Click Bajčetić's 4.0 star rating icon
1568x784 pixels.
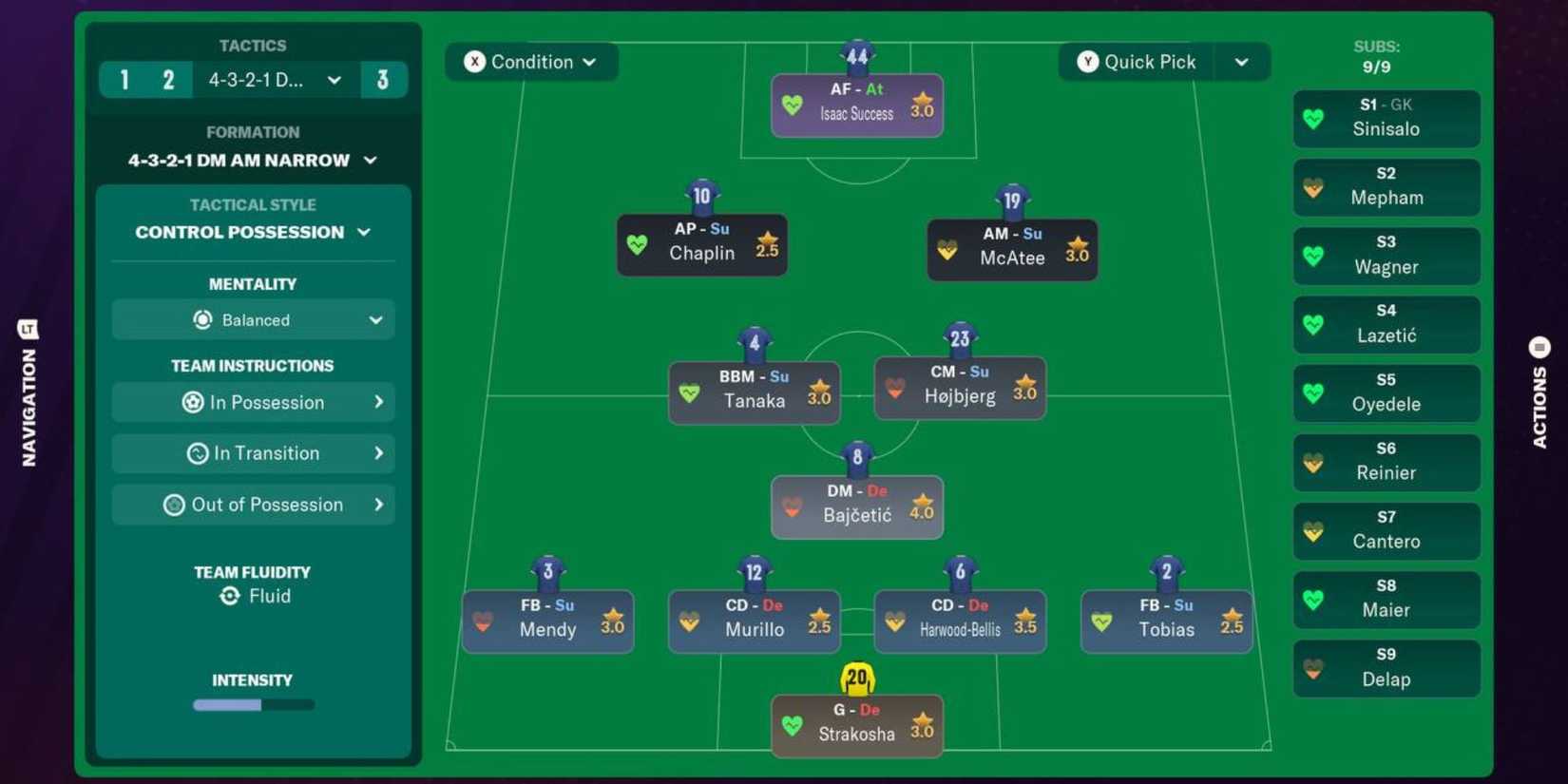(x=923, y=504)
